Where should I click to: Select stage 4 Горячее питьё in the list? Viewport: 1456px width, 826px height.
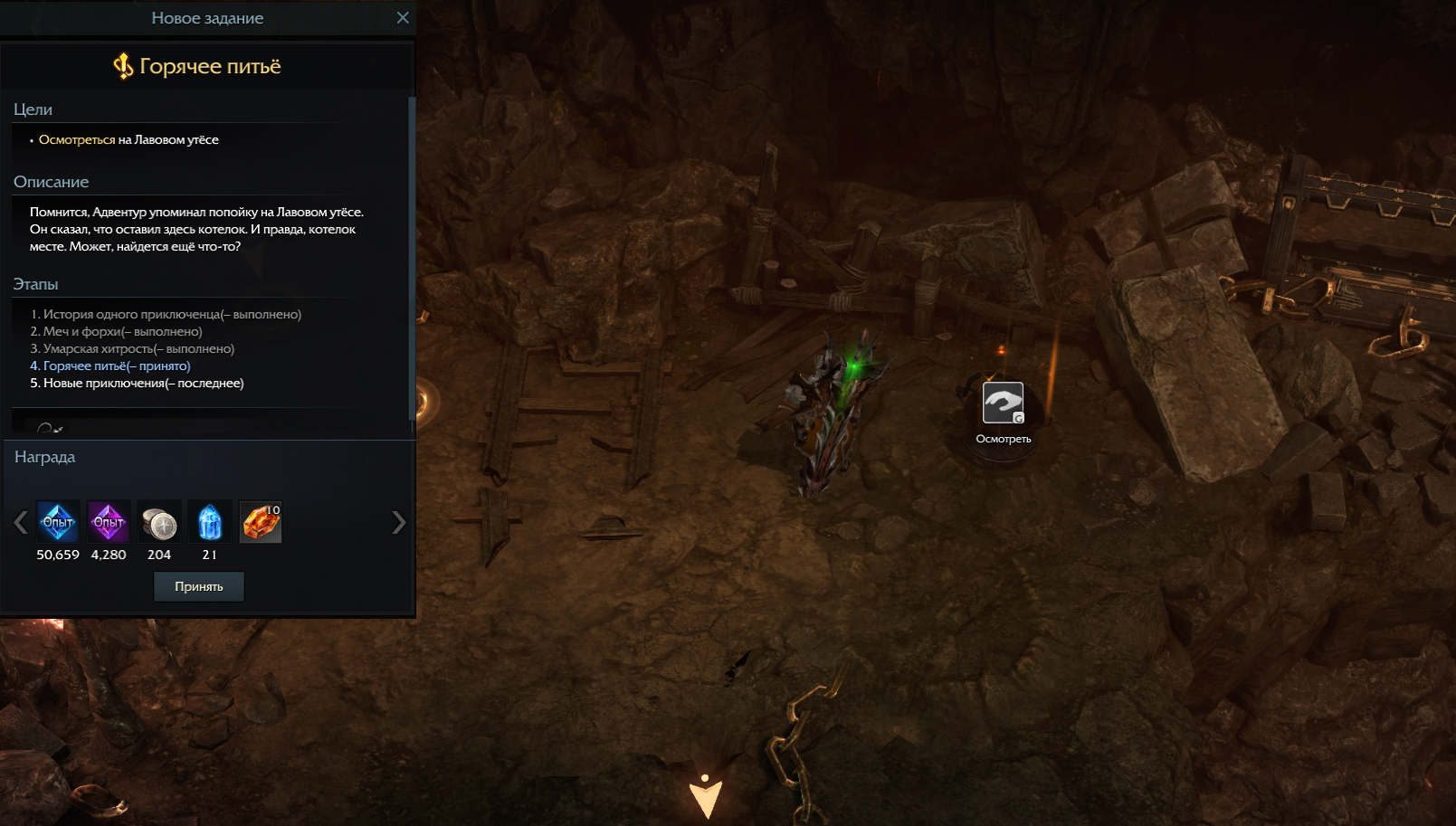point(110,366)
